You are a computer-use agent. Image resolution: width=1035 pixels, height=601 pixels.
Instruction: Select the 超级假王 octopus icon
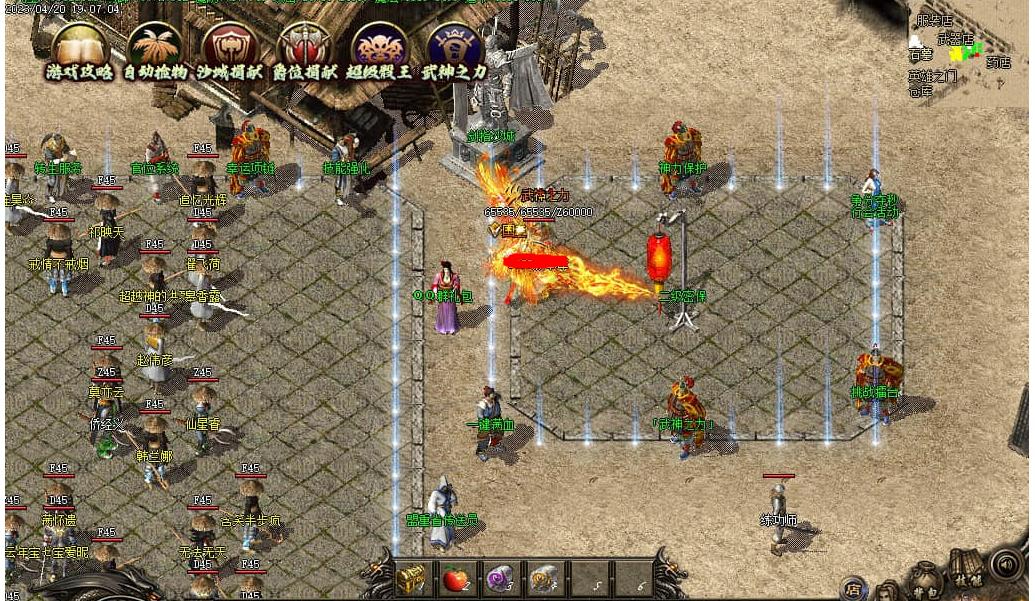pyautogui.click(x=379, y=45)
